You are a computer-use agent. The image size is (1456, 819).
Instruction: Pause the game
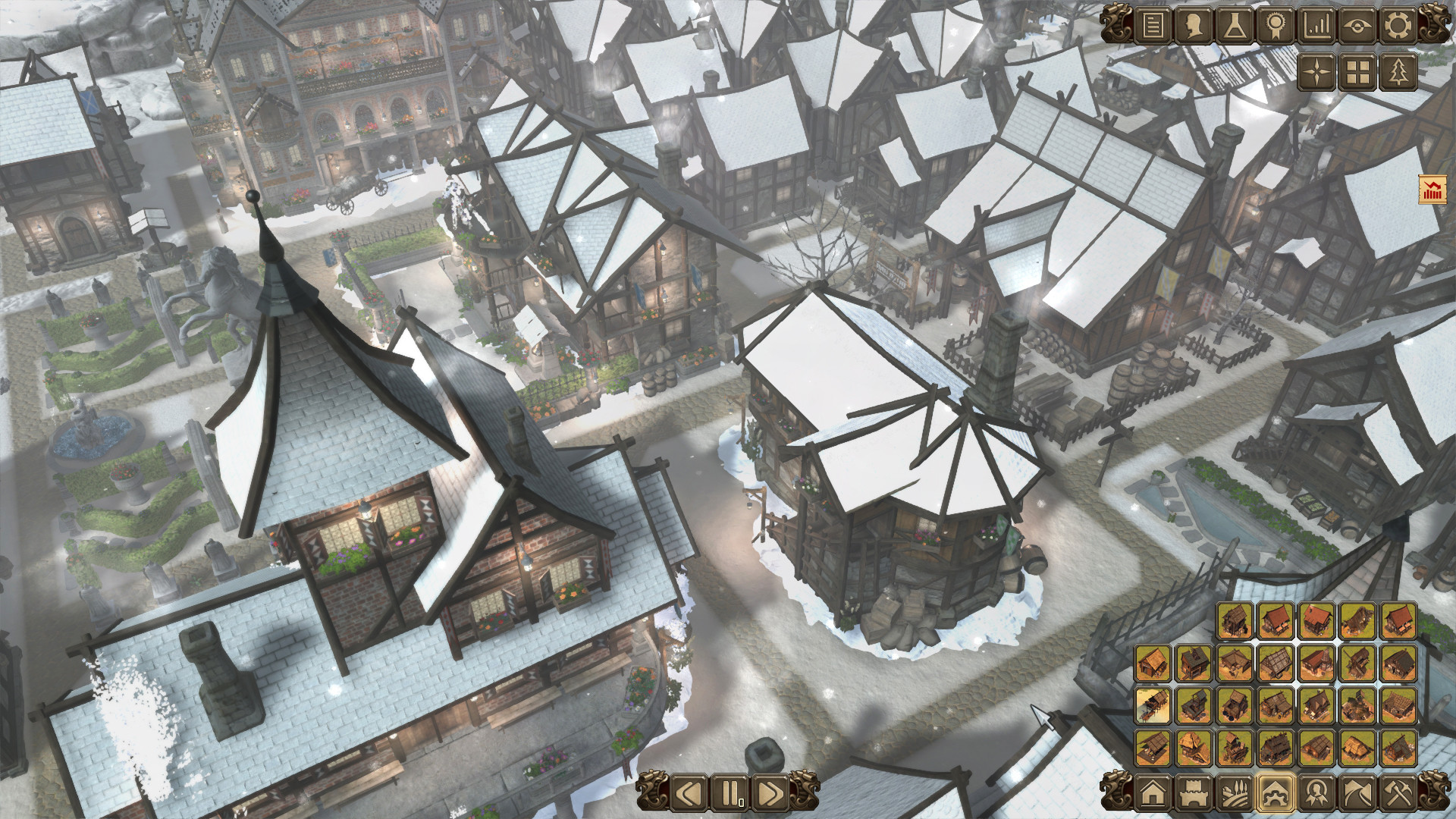tap(730, 793)
